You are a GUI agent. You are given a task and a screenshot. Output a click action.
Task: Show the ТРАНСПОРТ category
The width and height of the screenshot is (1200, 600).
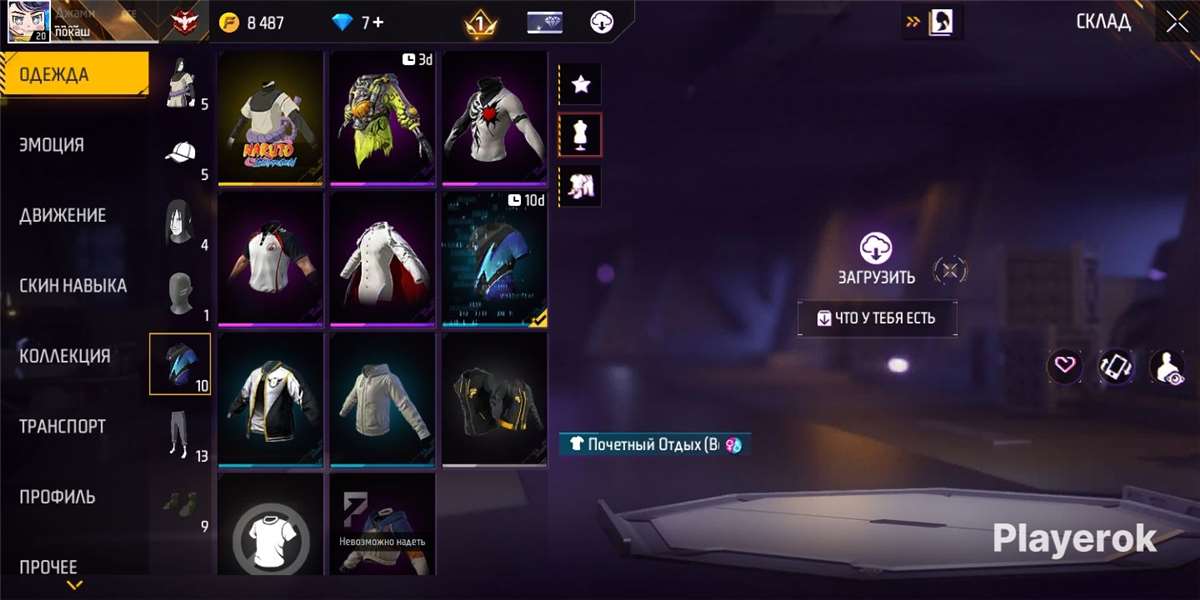click(62, 426)
